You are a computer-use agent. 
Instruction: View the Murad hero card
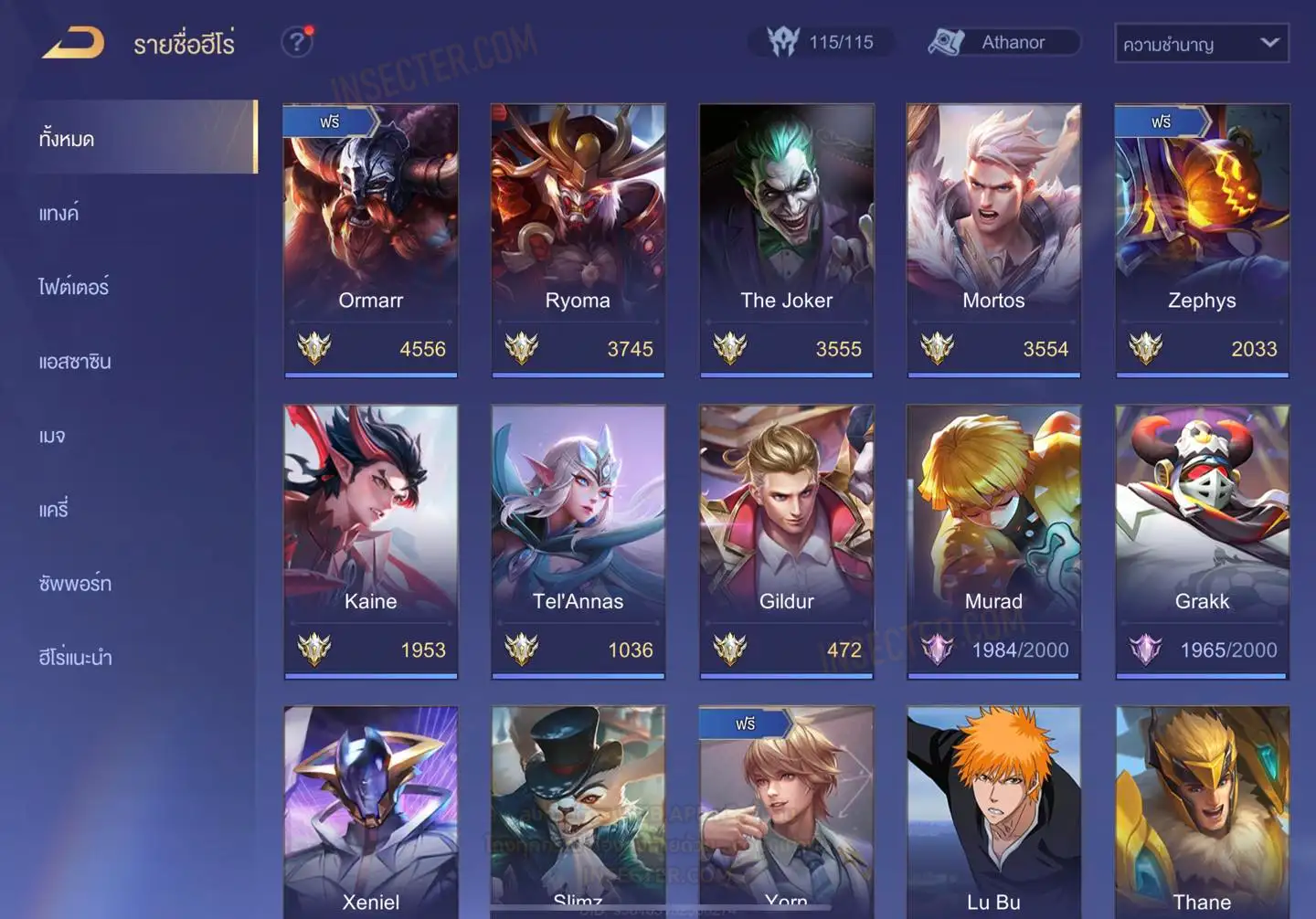point(993,541)
